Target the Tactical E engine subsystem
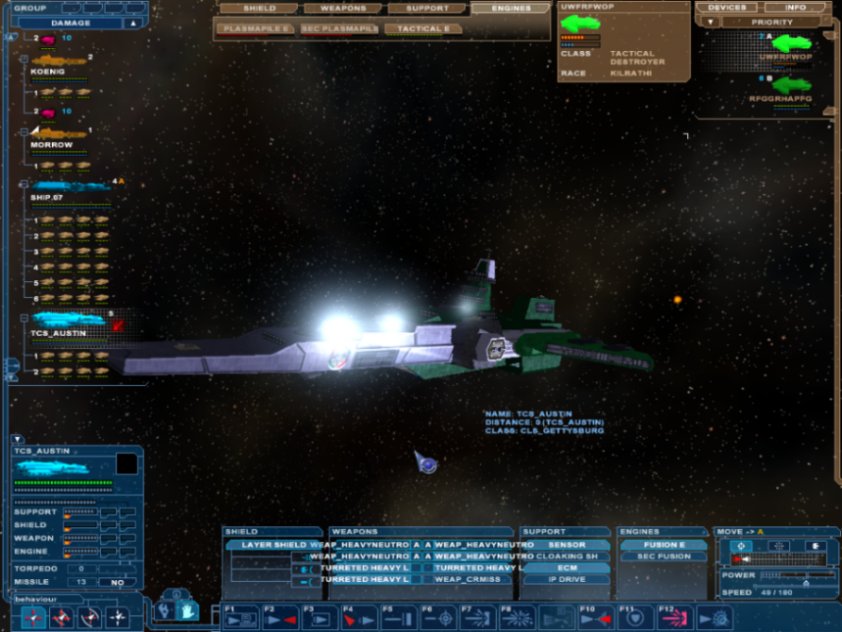Screen dimensions: 842x632 pos(423,29)
